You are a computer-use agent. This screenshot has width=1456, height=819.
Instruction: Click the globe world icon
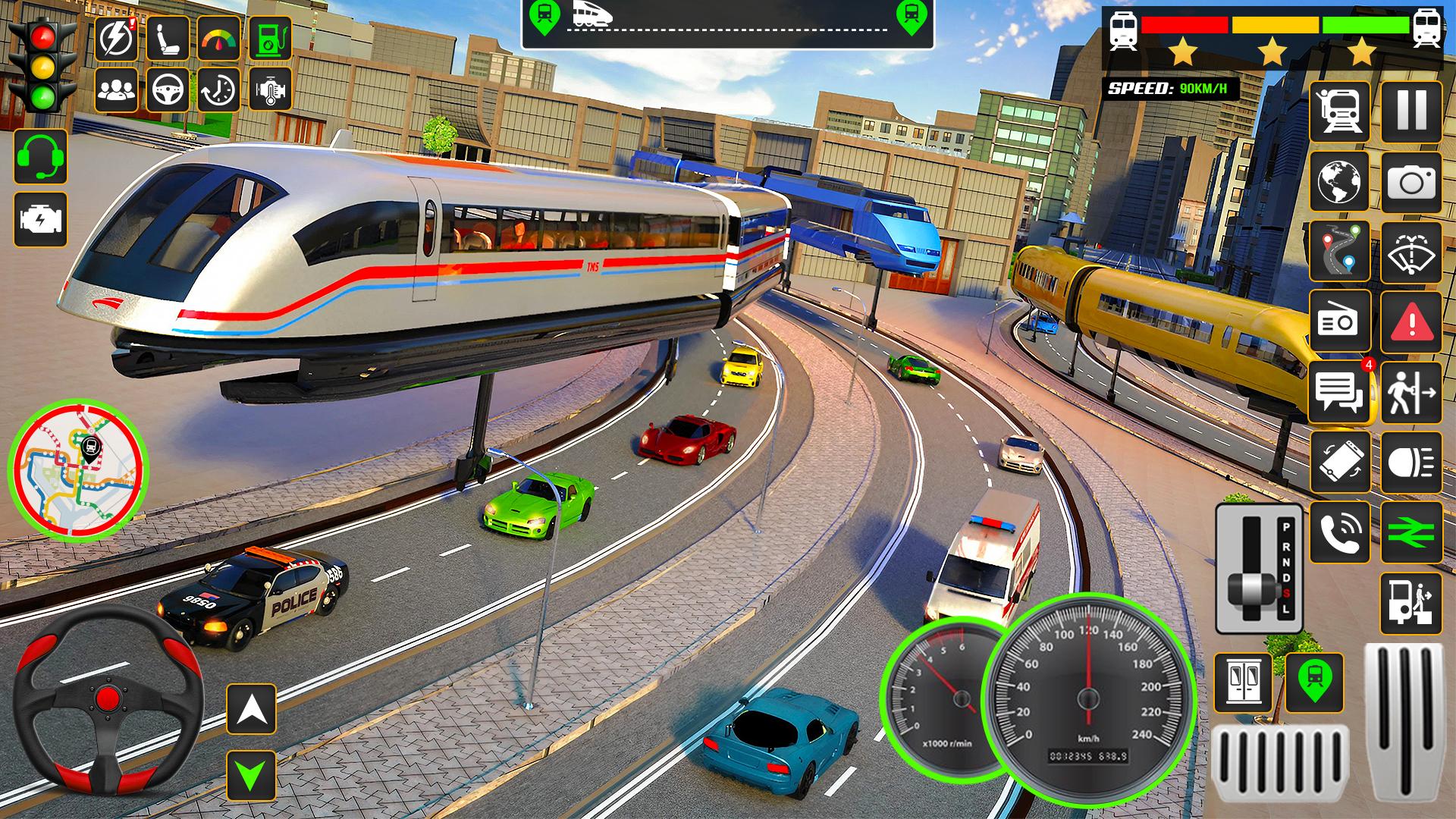(x=1339, y=182)
